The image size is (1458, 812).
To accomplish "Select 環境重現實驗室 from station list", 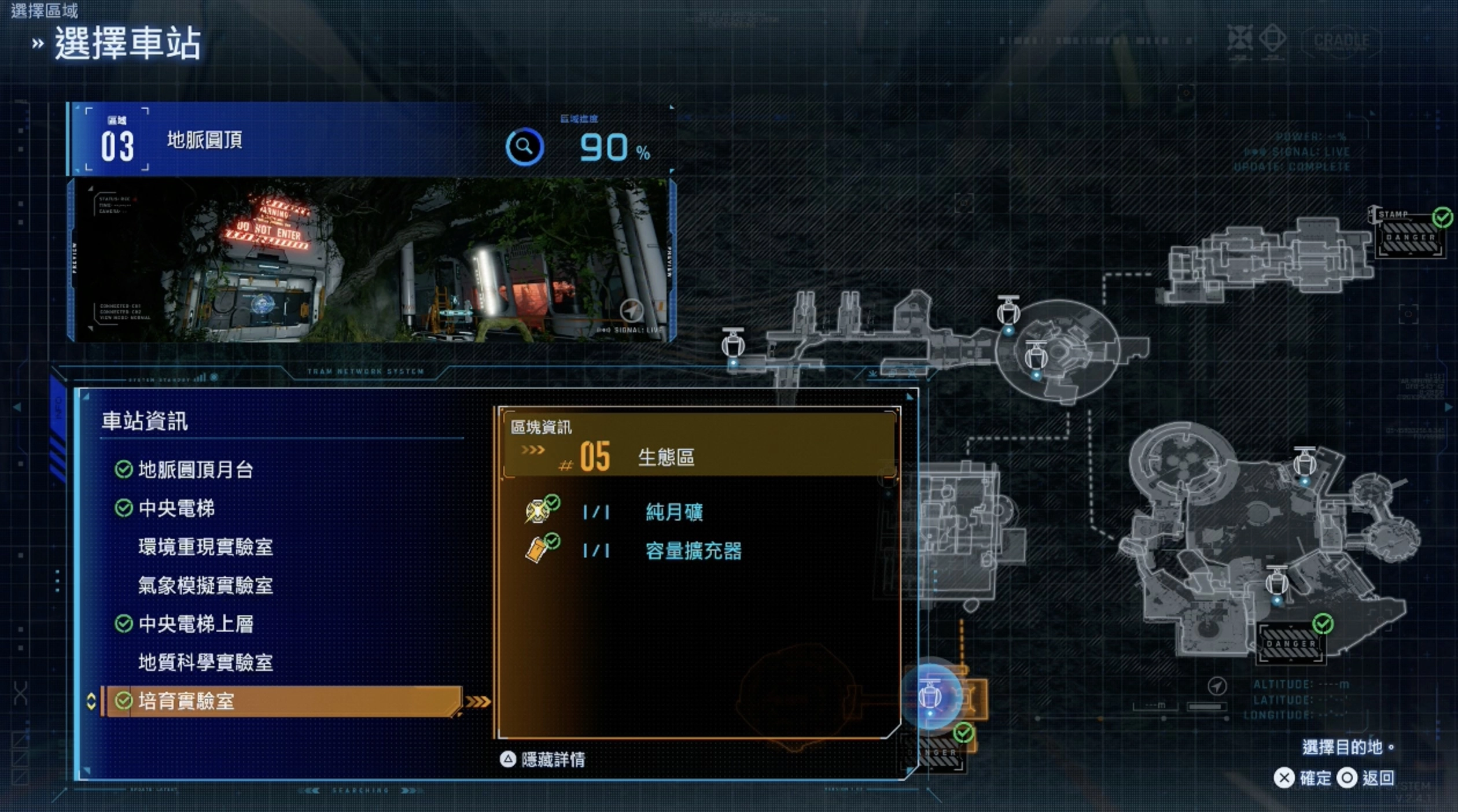I will coord(205,547).
